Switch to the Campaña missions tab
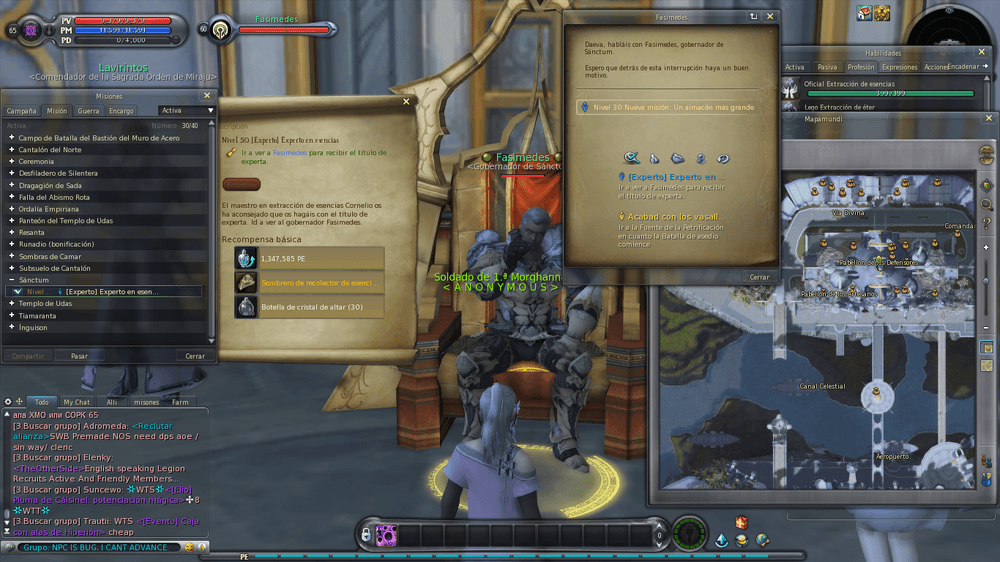This screenshot has height=562, width=1000. coord(22,111)
